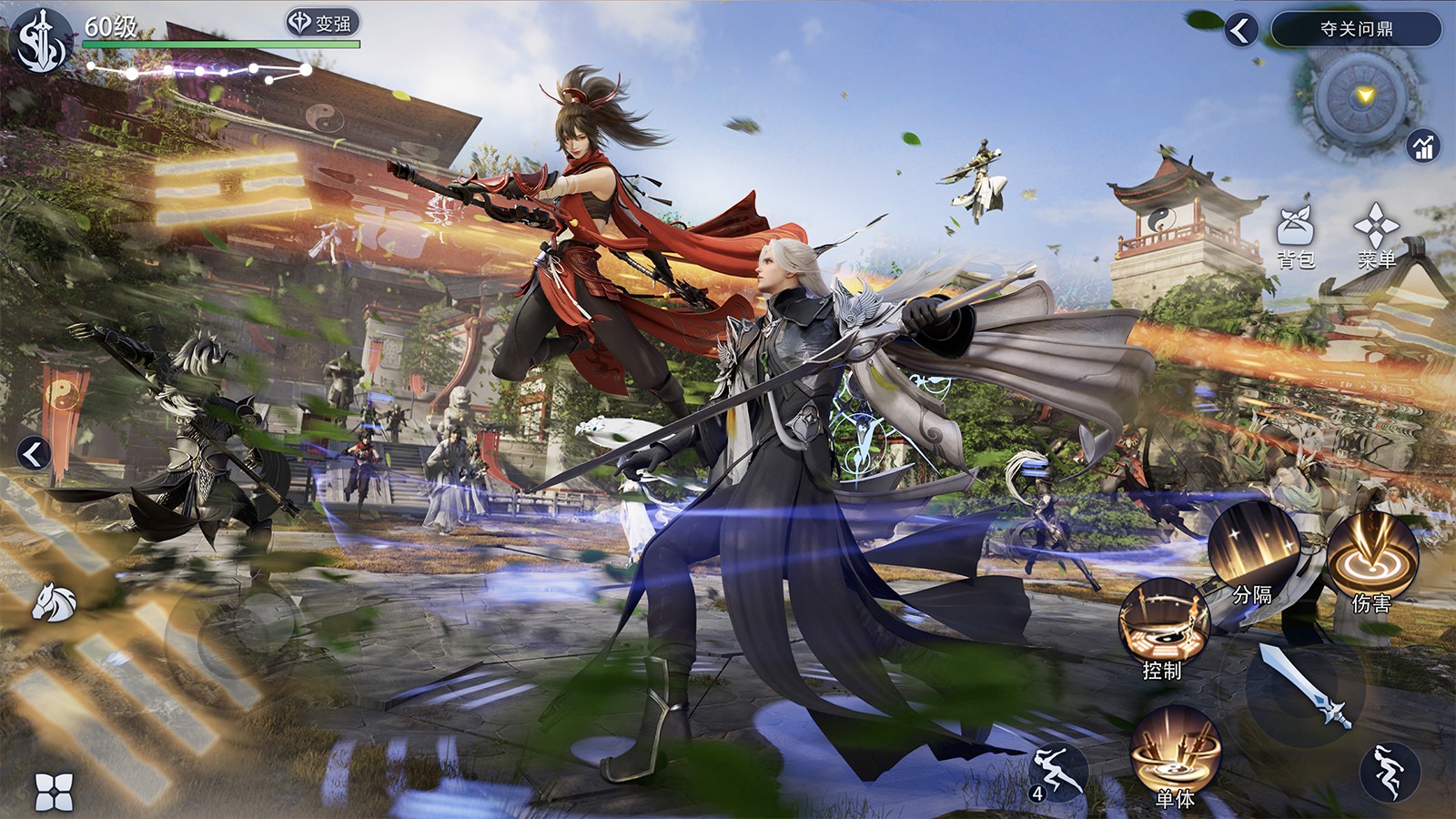
Task: Open the battle statistics chart icon
Action: (1423, 146)
